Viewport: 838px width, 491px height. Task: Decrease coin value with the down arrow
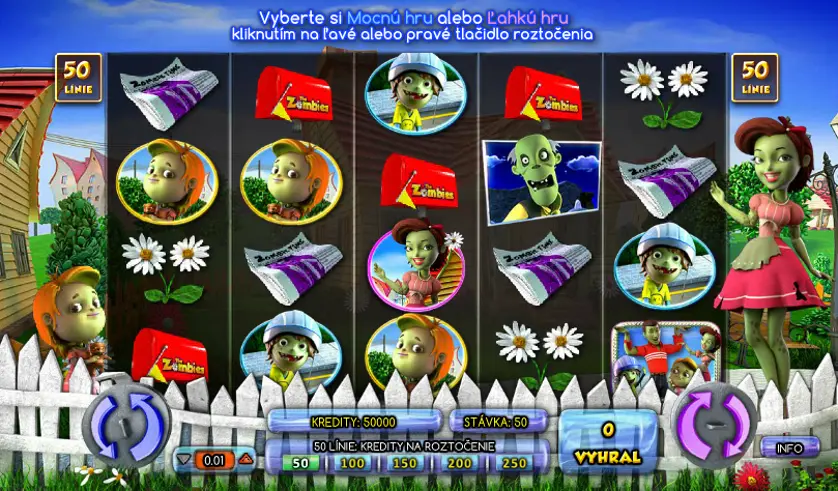click(x=183, y=460)
